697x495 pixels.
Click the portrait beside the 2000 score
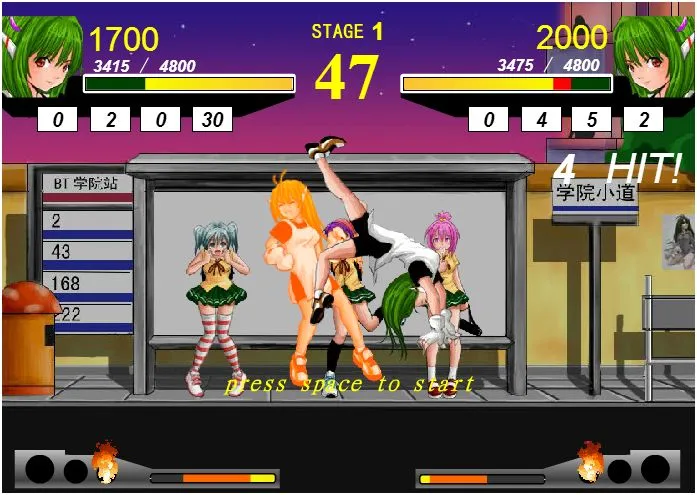tap(654, 55)
